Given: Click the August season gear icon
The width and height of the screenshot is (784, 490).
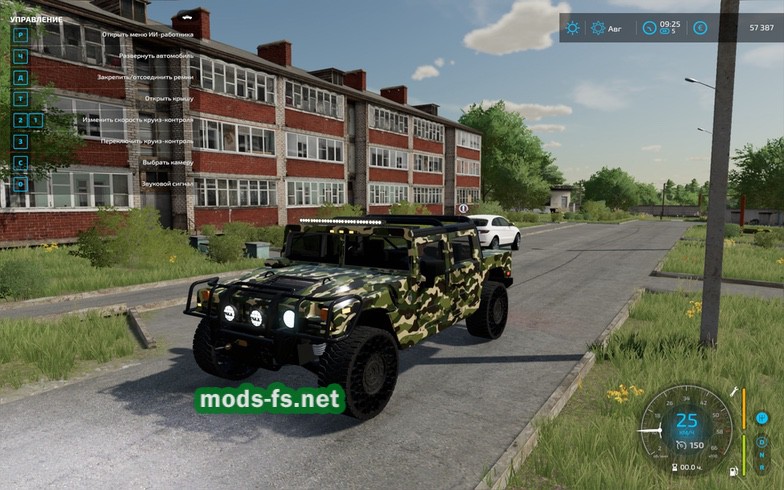Looking at the screenshot, I should [x=597, y=28].
